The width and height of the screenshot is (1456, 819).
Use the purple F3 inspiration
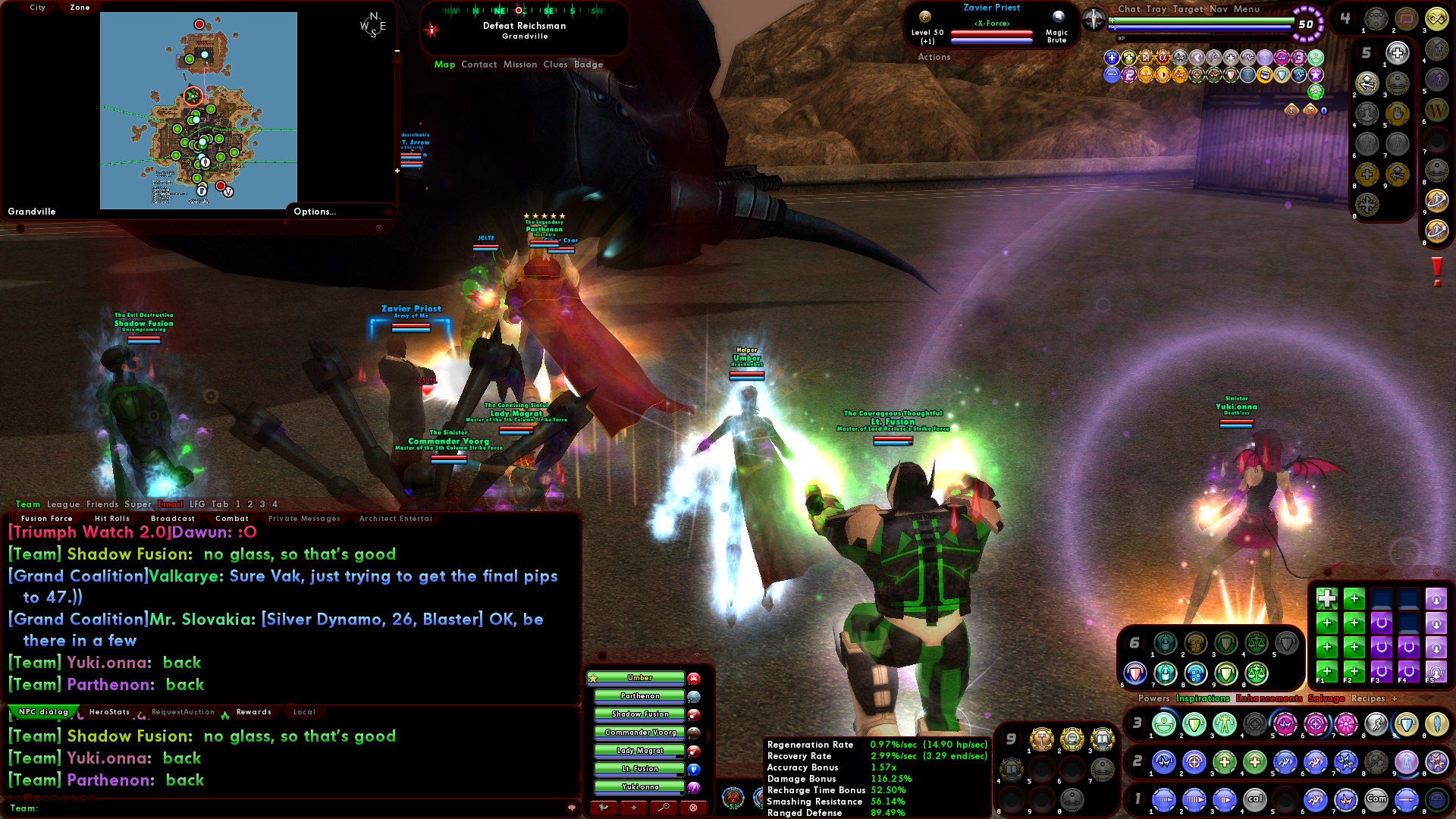coord(1380,670)
